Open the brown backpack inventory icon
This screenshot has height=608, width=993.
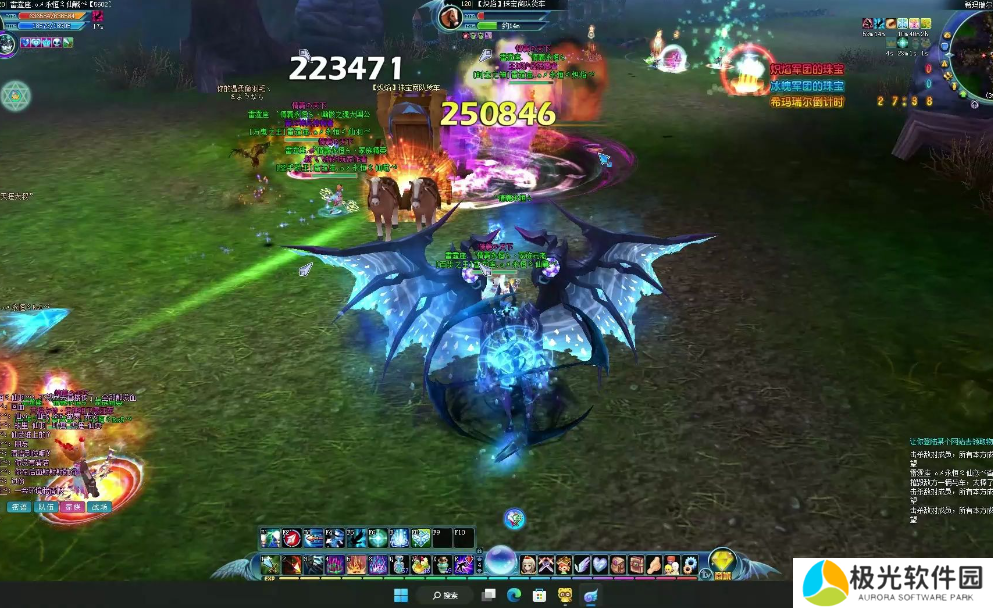(x=618, y=565)
